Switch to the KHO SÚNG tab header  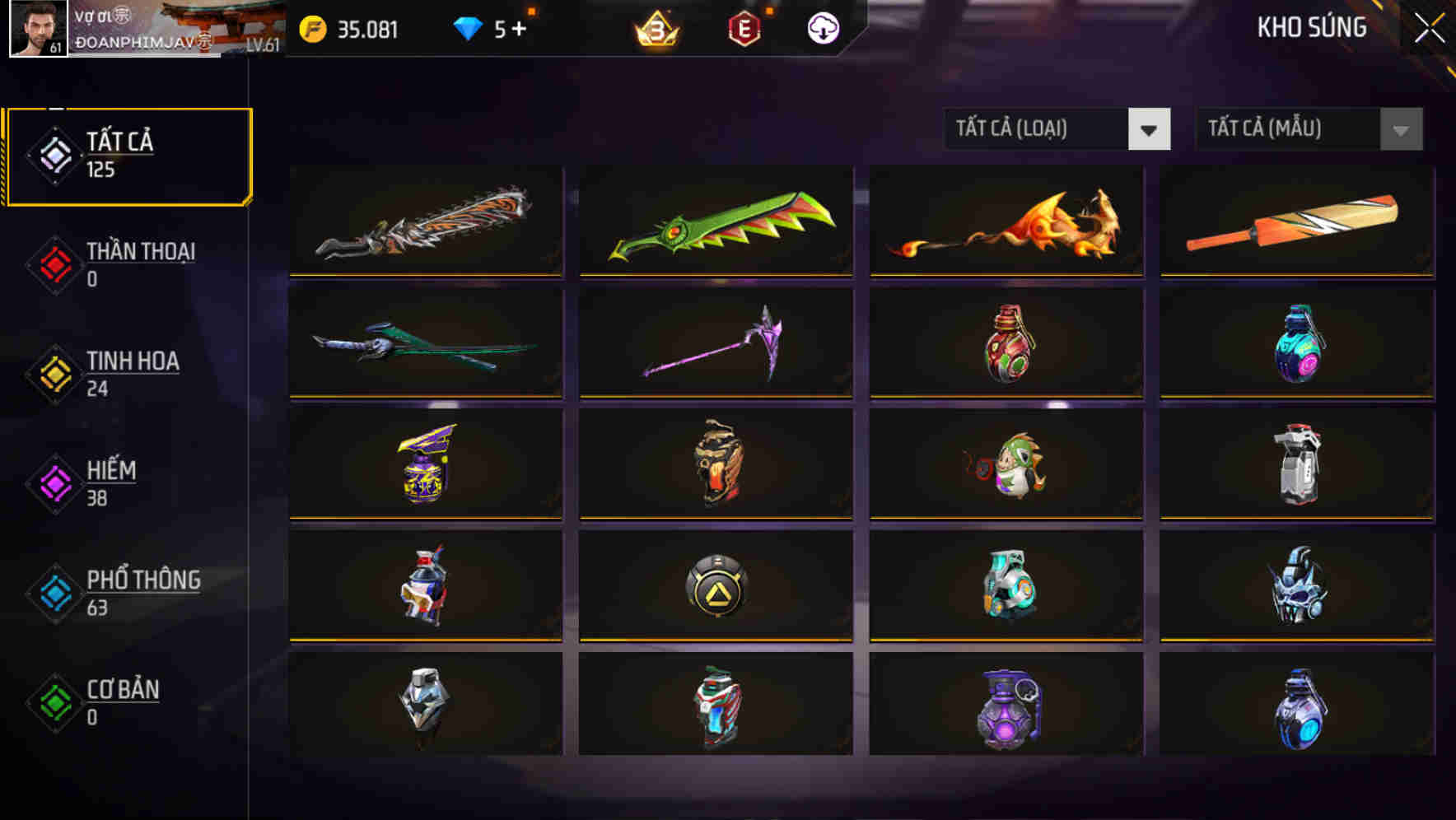tap(1311, 27)
